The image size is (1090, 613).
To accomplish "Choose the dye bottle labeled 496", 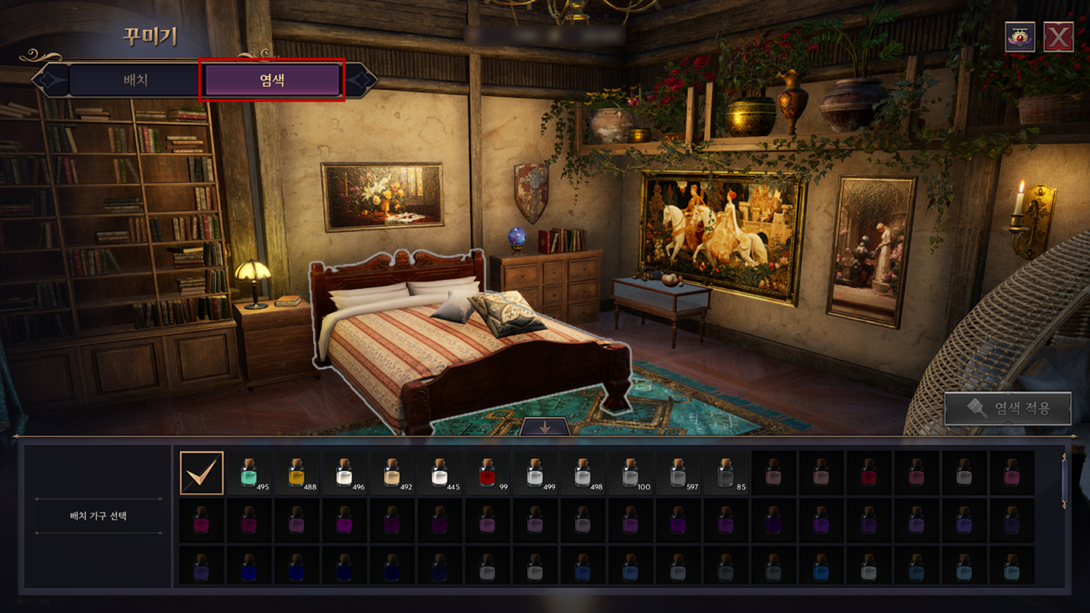I will pyautogui.click(x=344, y=473).
